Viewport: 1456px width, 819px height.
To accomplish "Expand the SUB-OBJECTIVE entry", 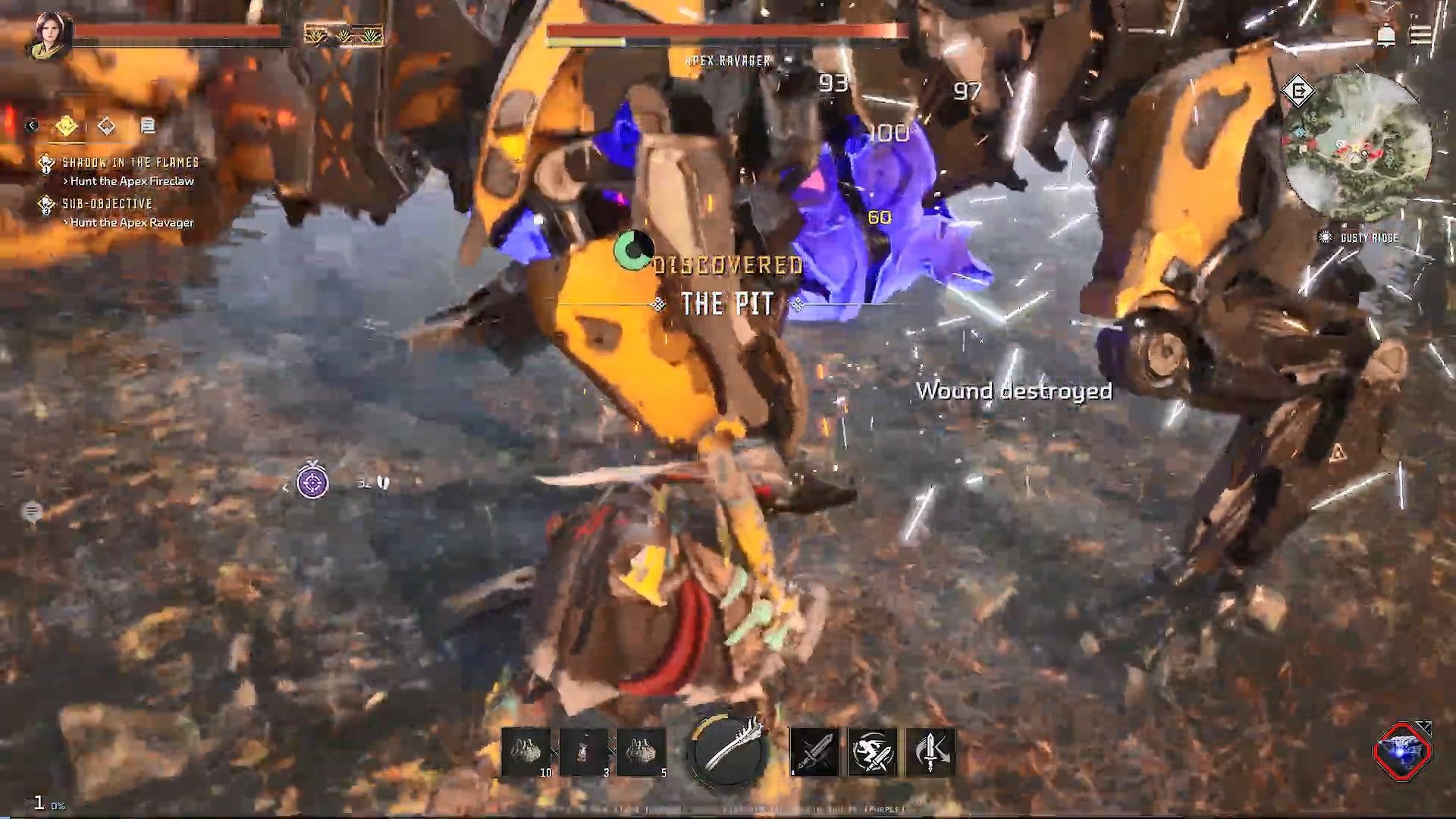I will pyautogui.click(x=106, y=203).
